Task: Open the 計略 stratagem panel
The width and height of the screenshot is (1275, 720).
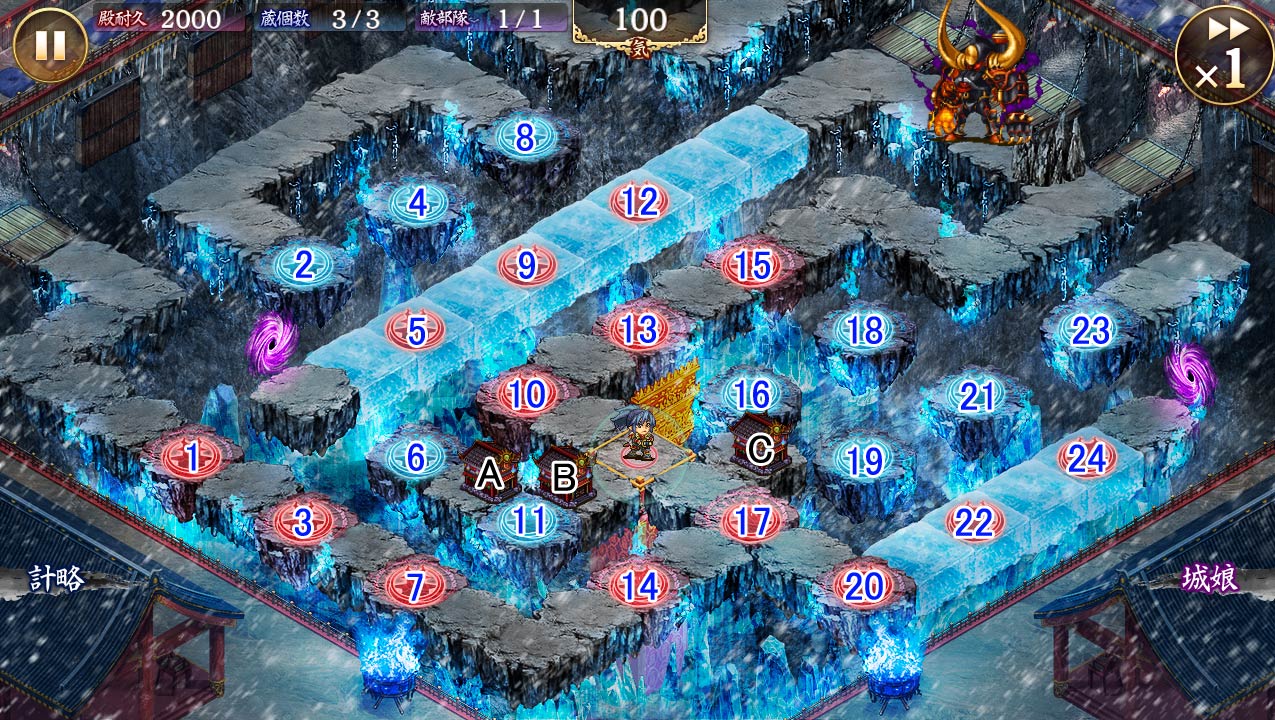Action: click(55, 579)
